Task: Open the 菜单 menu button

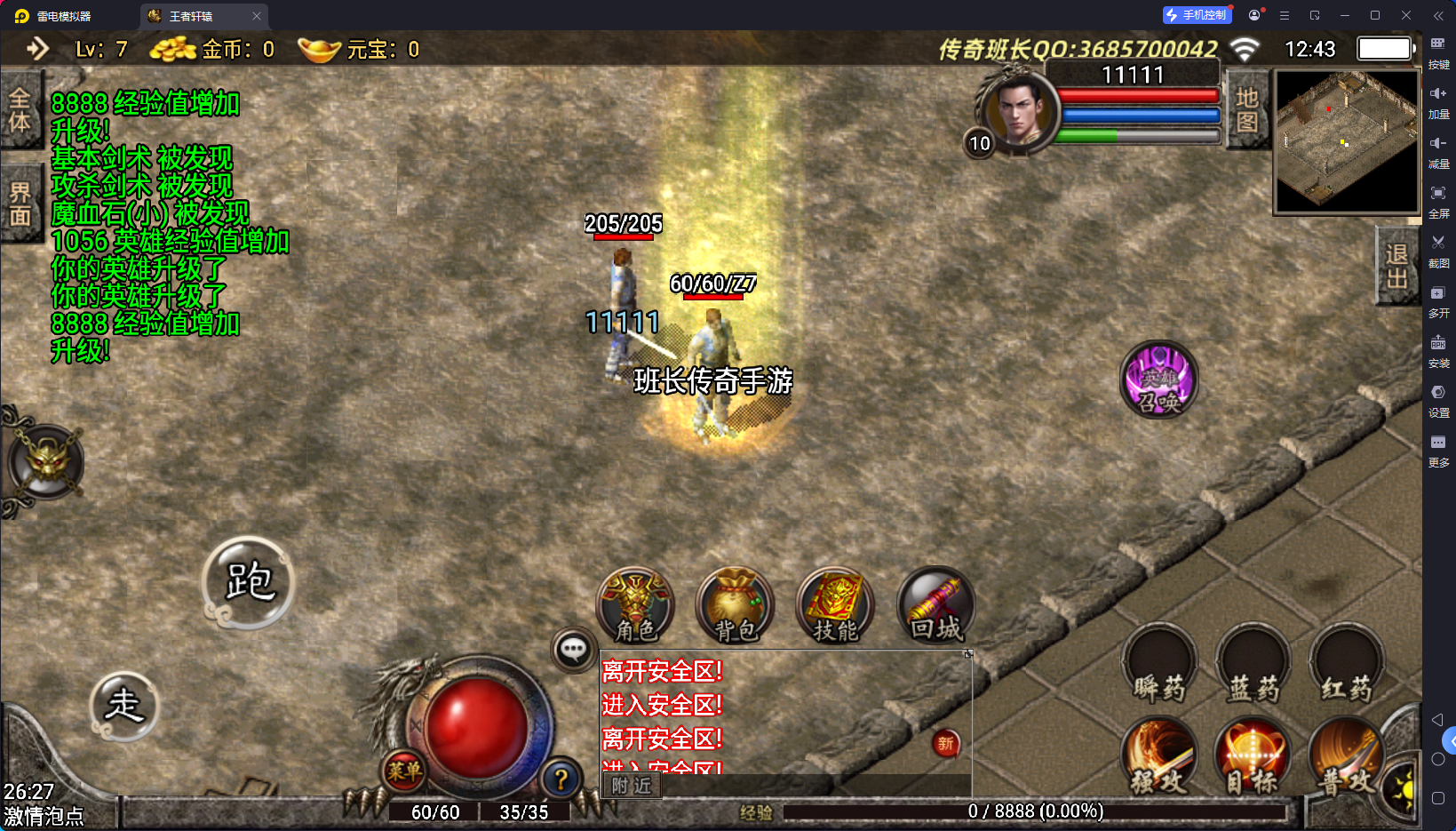Action: pyautogui.click(x=404, y=771)
